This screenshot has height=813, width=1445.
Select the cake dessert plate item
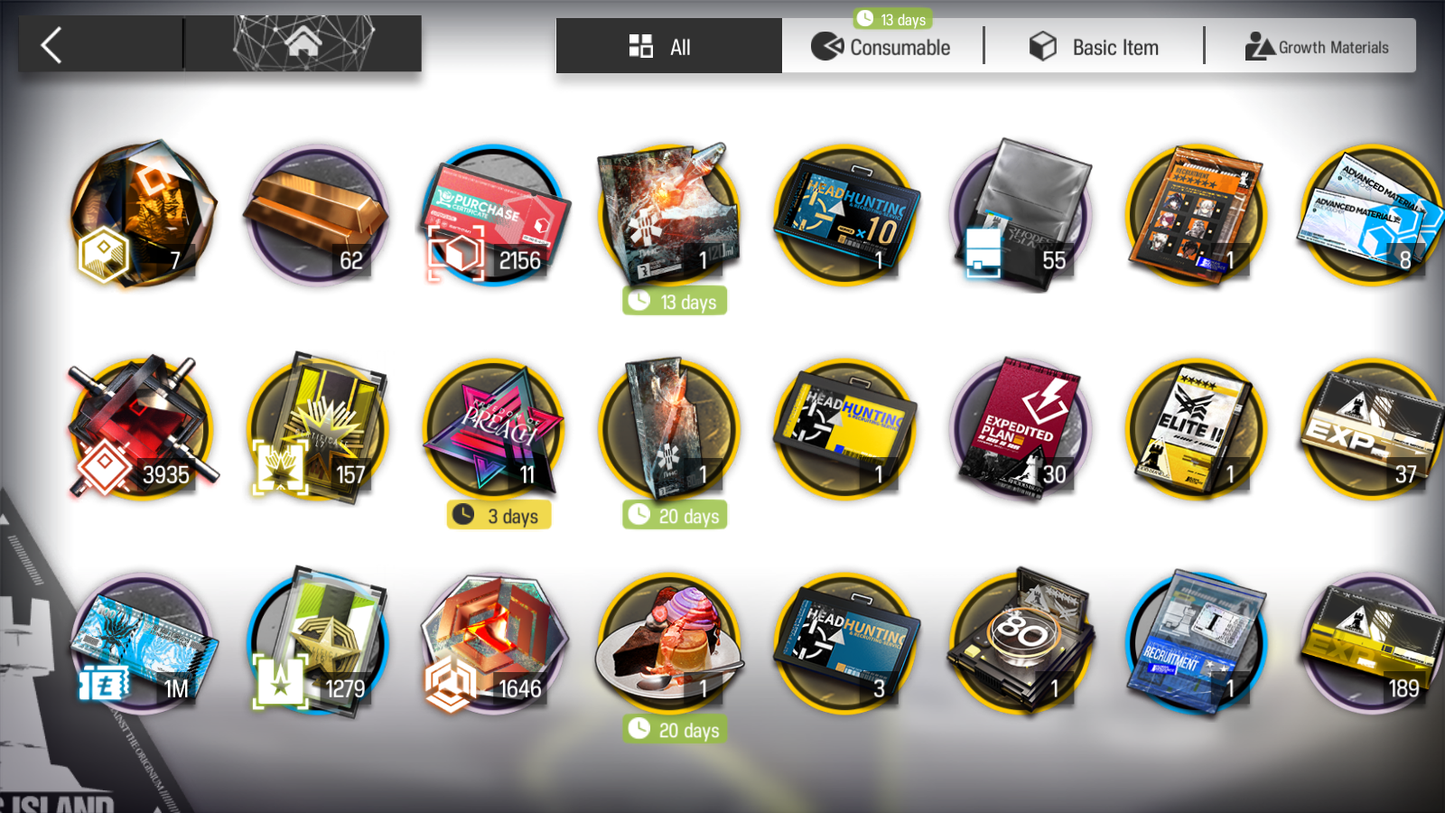(x=669, y=643)
